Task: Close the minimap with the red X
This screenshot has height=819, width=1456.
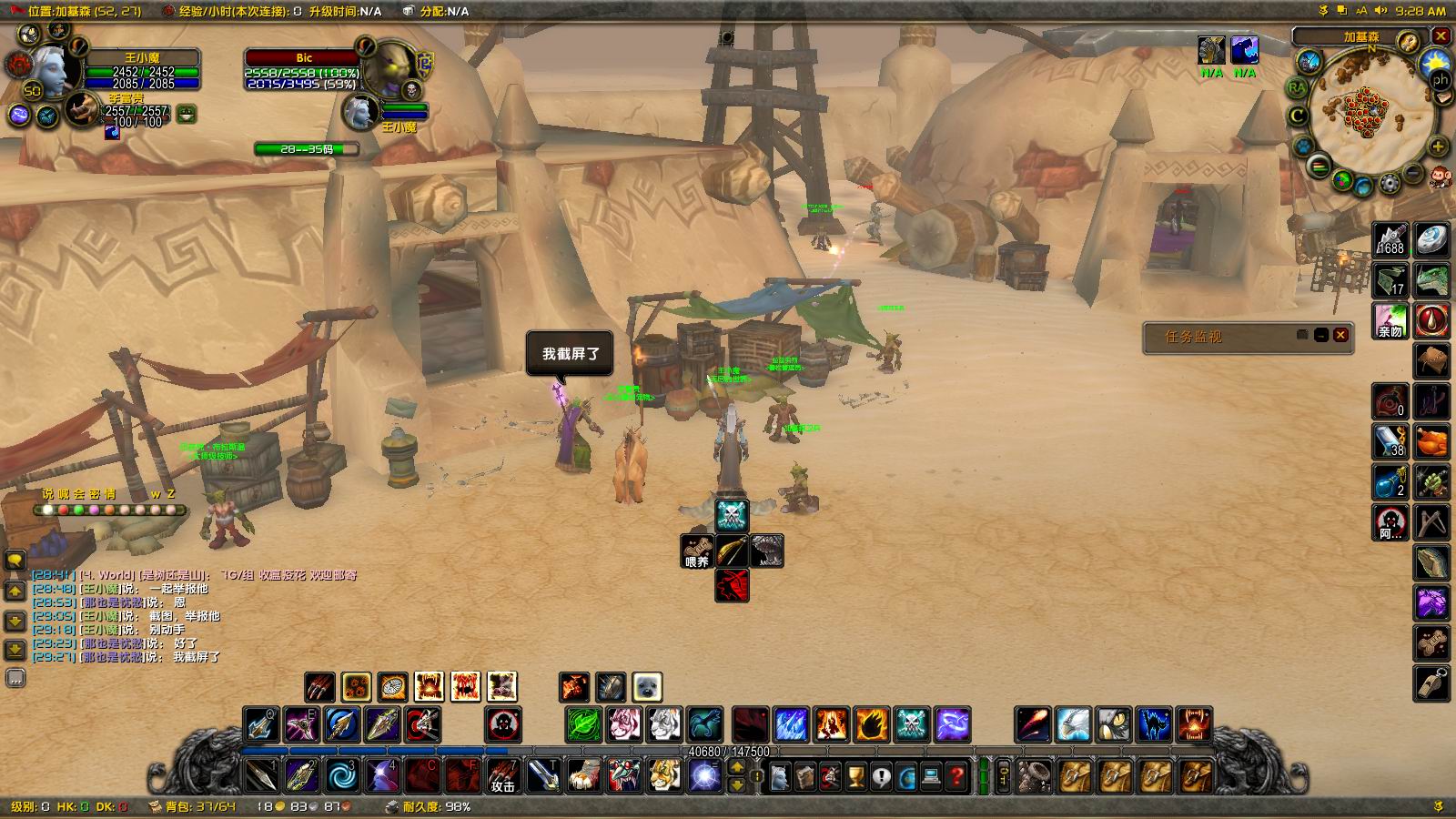Action: pos(1441,36)
